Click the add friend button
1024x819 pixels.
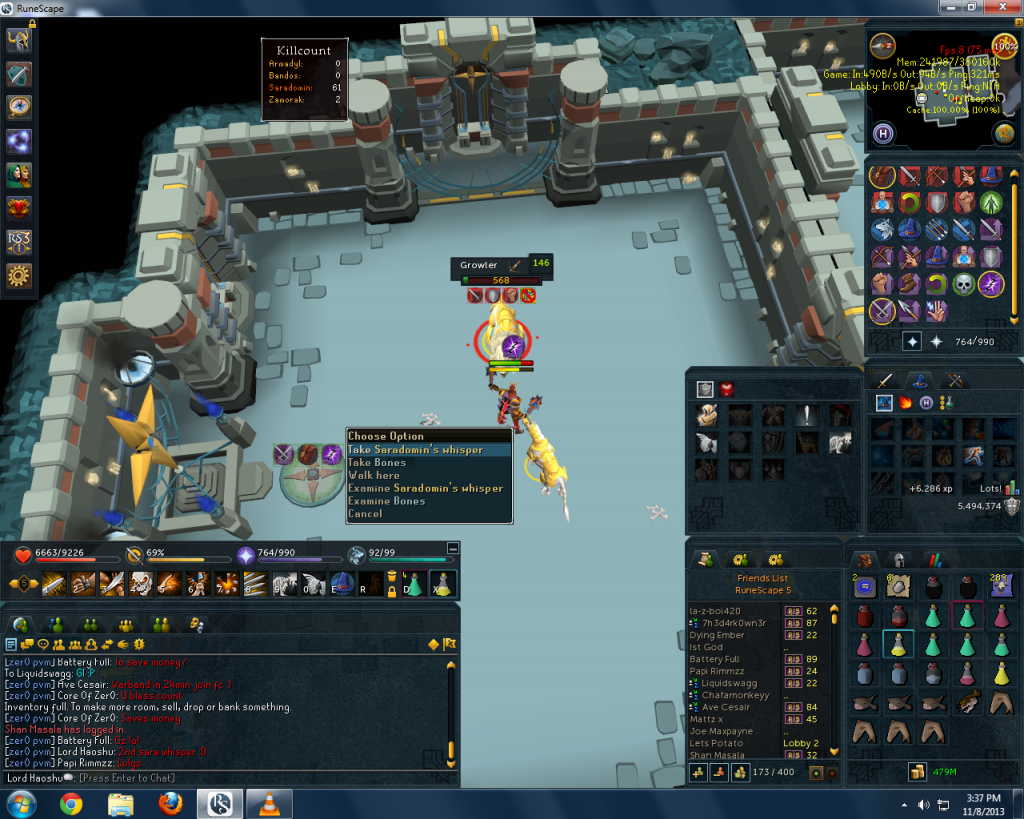(x=699, y=773)
